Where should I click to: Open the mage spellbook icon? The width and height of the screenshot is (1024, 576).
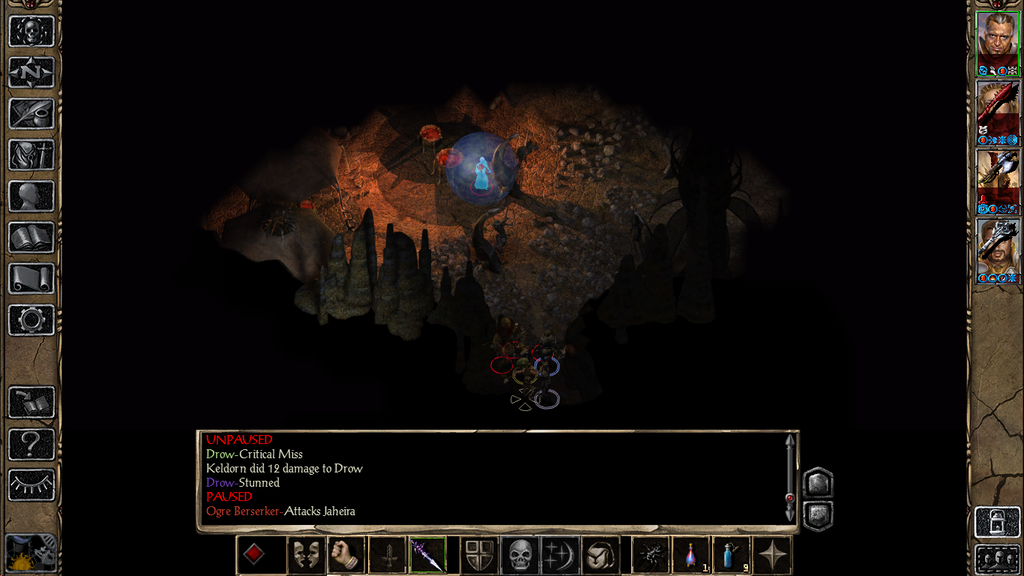click(x=31, y=237)
